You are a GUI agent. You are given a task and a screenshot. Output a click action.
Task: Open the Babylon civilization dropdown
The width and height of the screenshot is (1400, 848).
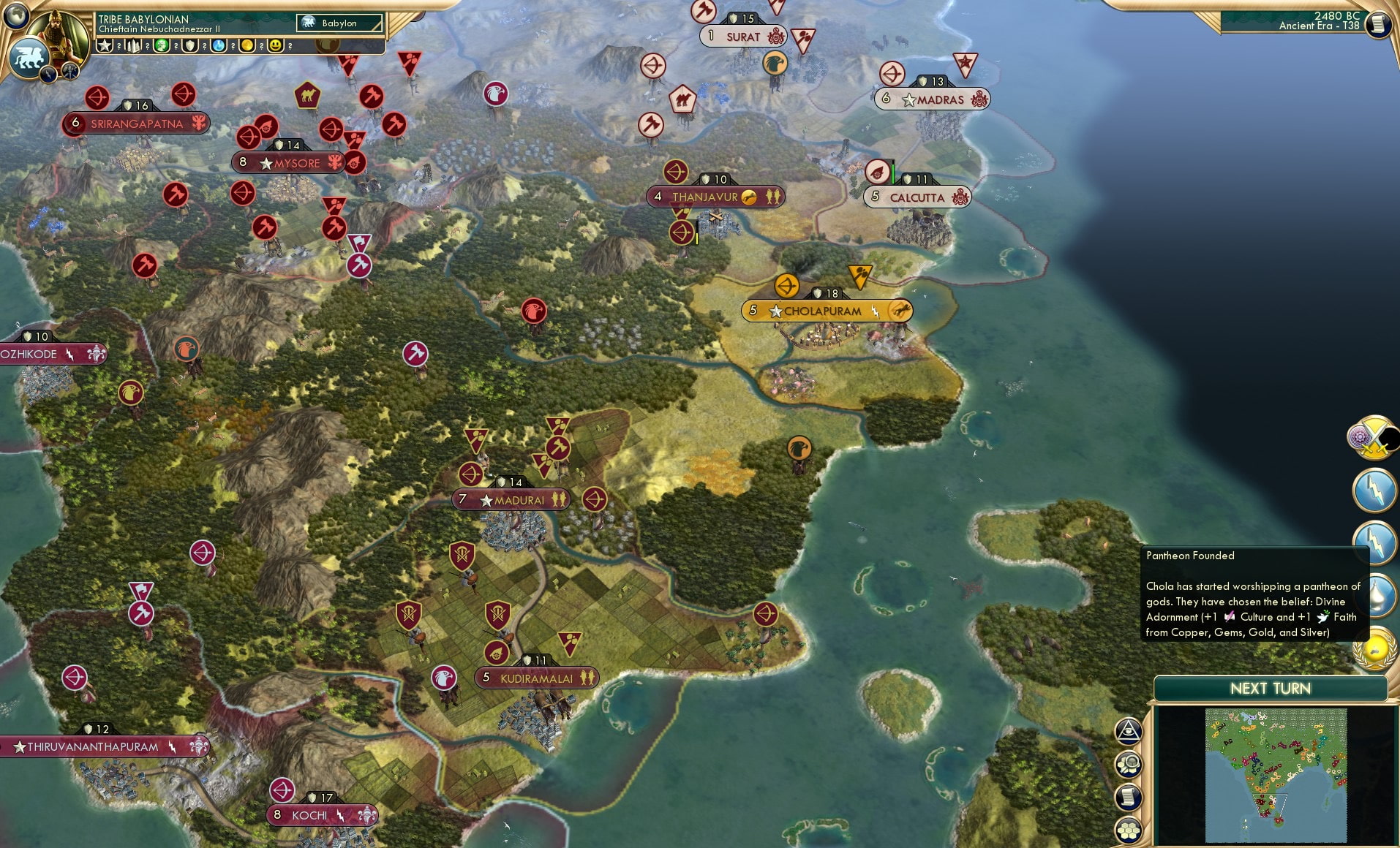(x=339, y=23)
